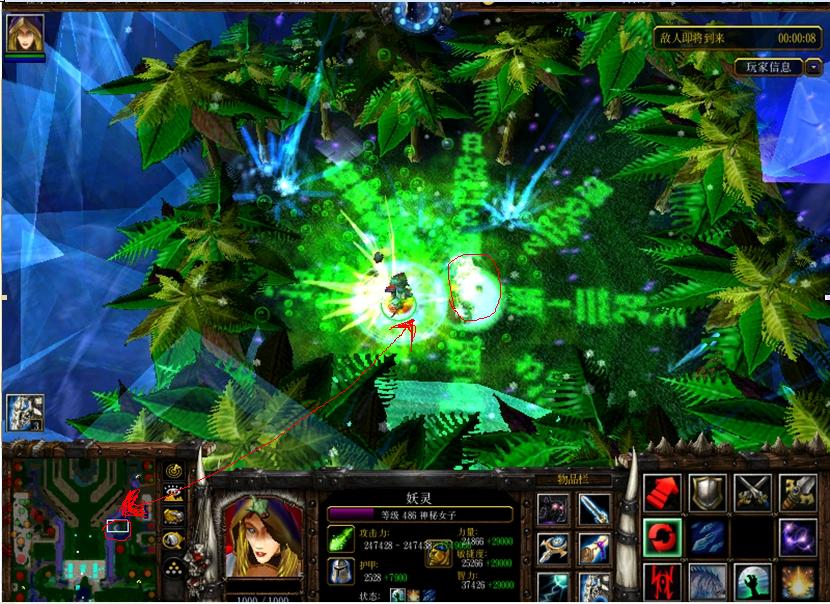Activate the red arrow Move command
Screen dimensions: 830x604
(661, 492)
